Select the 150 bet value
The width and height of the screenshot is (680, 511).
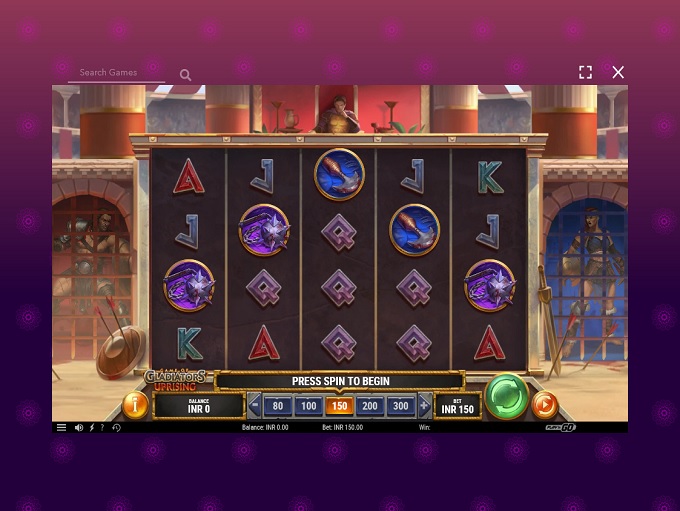[x=340, y=406]
